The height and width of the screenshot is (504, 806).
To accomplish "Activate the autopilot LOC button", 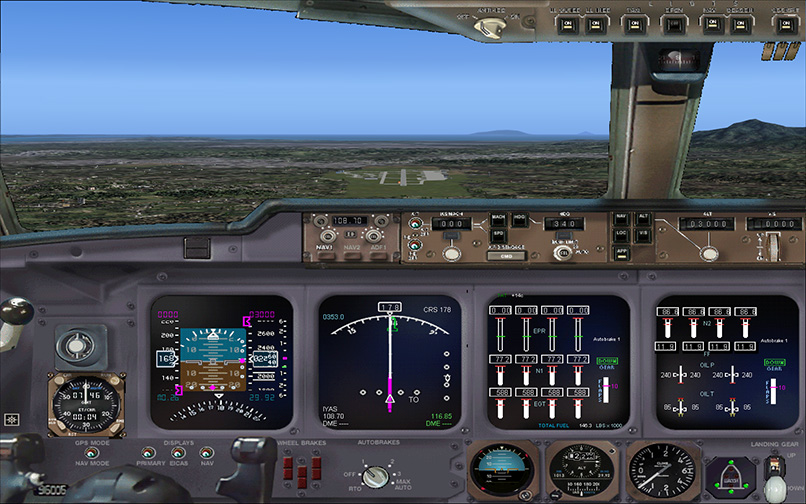I will click(621, 233).
